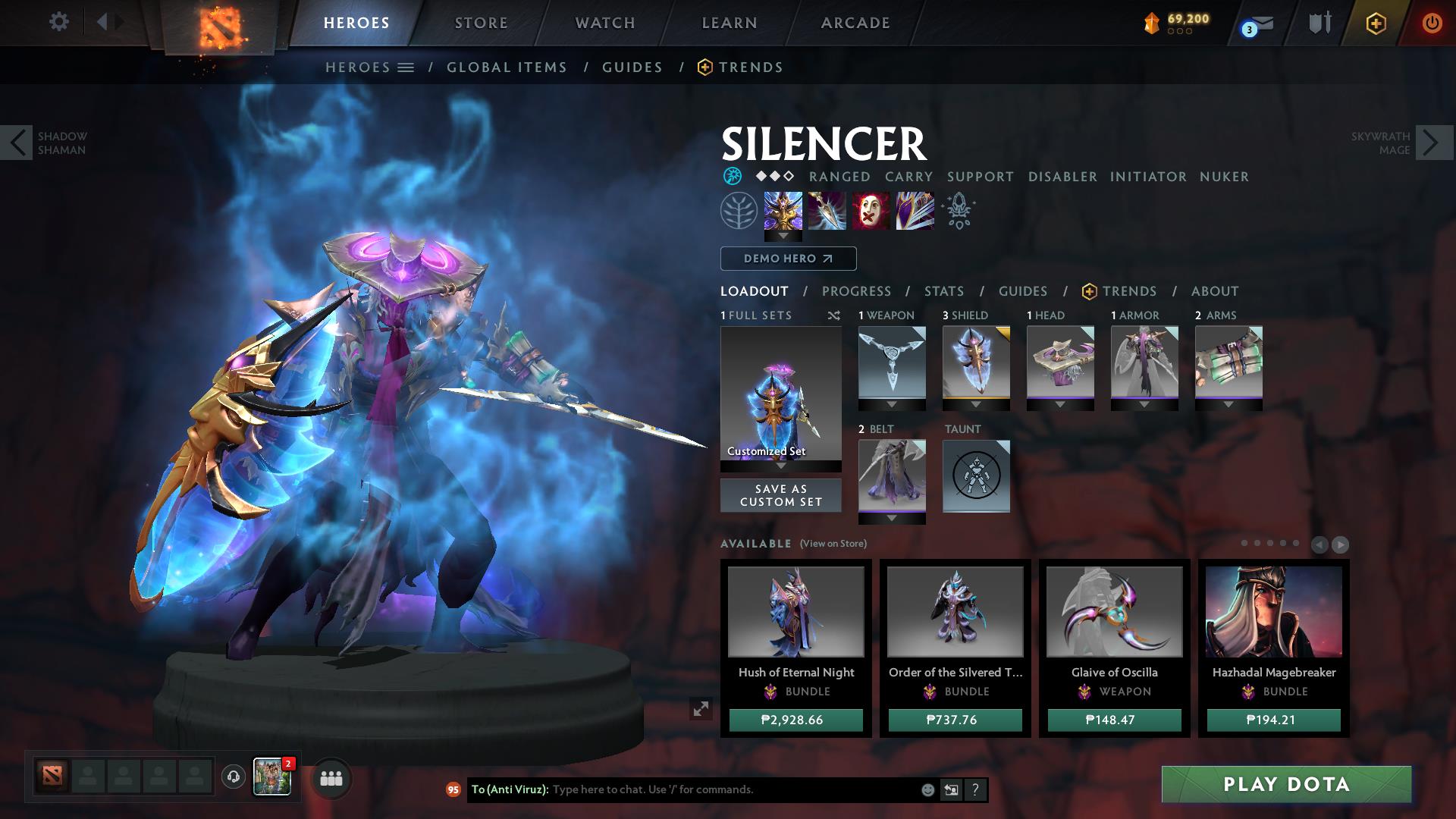Select the Last Word muted face ability icon

tap(871, 211)
